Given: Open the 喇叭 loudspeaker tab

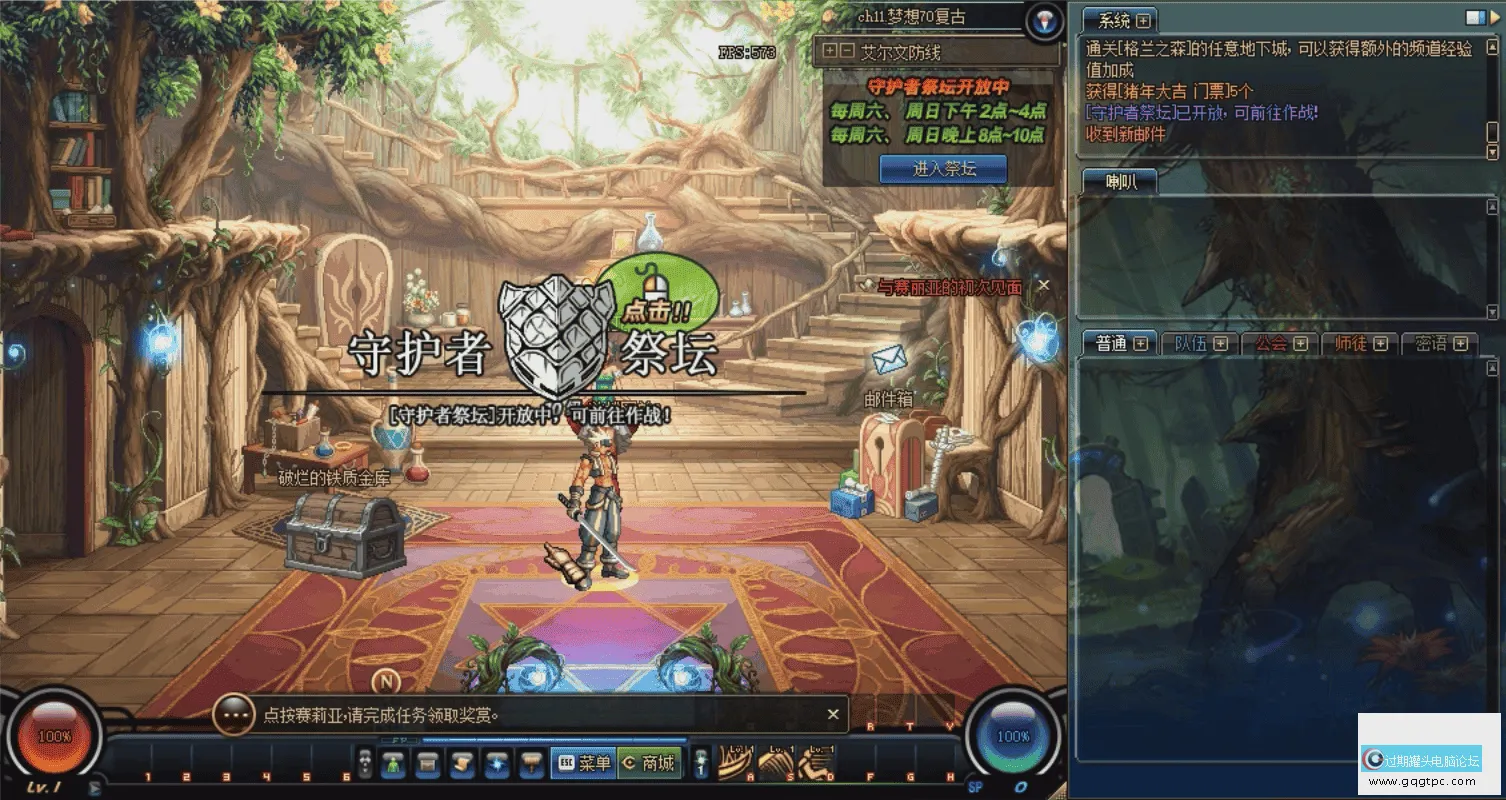Looking at the screenshot, I should 1120,181.
